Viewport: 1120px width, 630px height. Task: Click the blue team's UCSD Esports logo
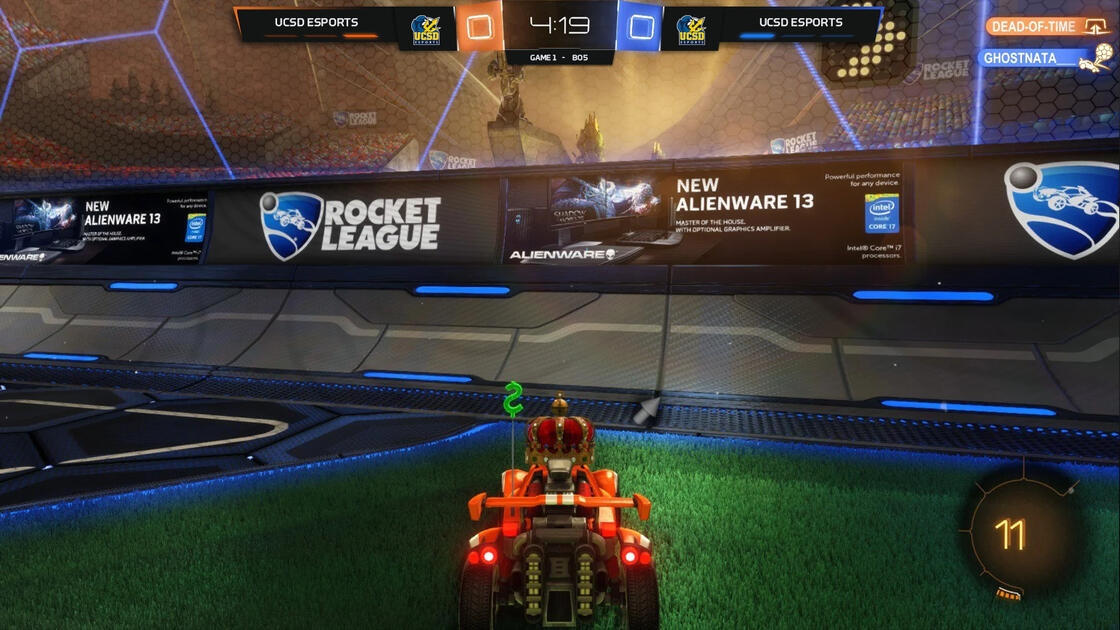691,30
